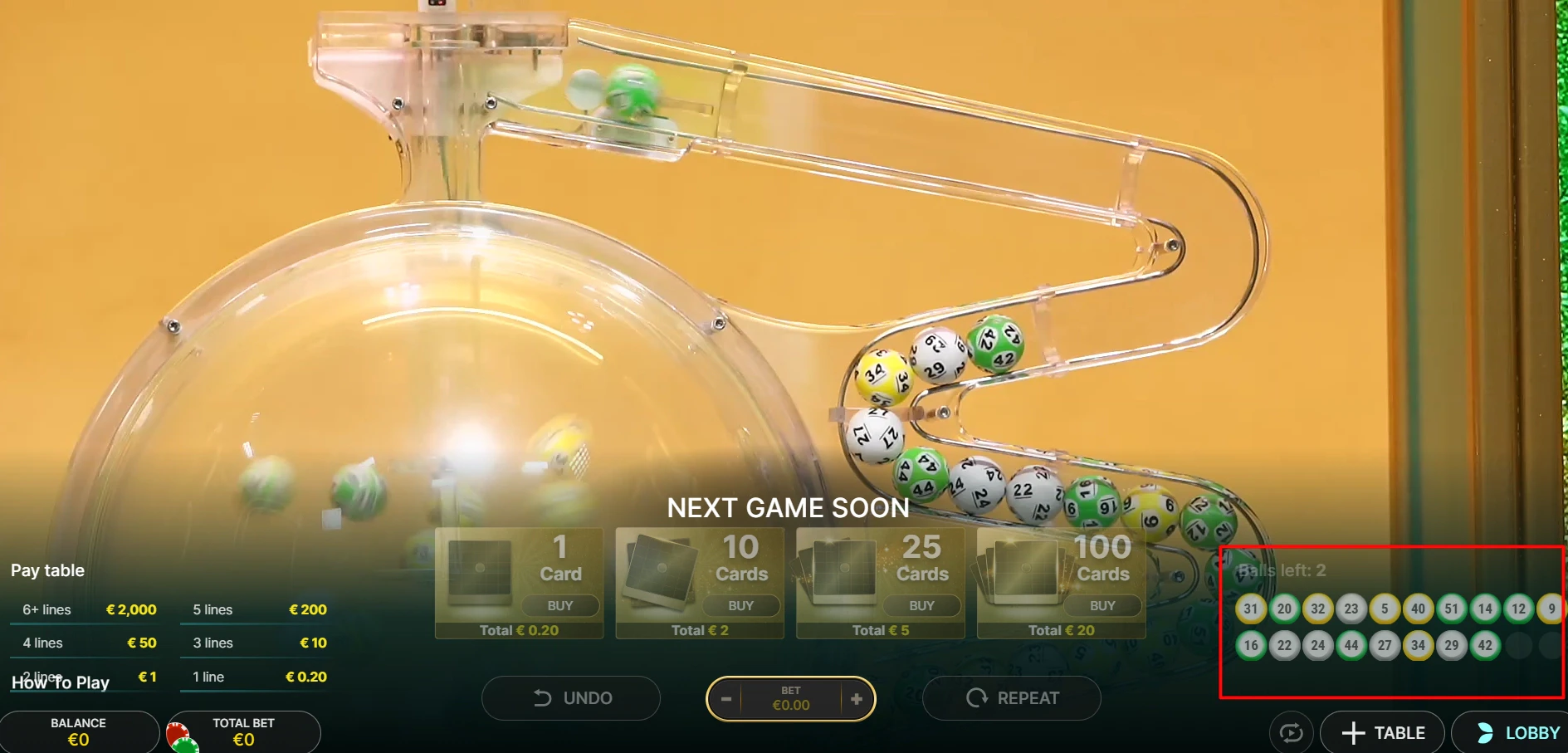This screenshot has width=1568, height=753.
Task: Increase the bet with the plus stepper
Action: click(856, 698)
